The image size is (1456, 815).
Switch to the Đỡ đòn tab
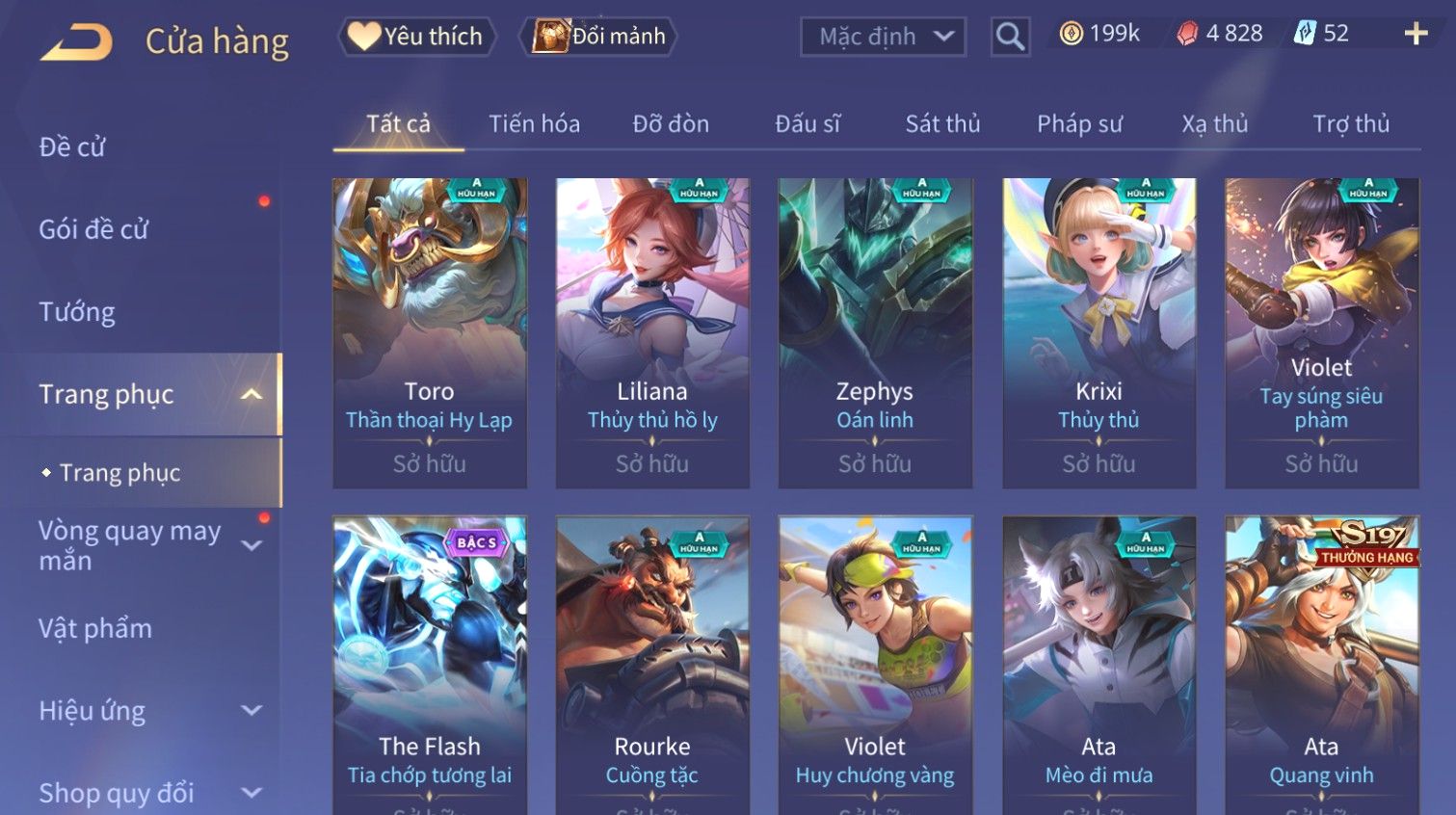671,123
